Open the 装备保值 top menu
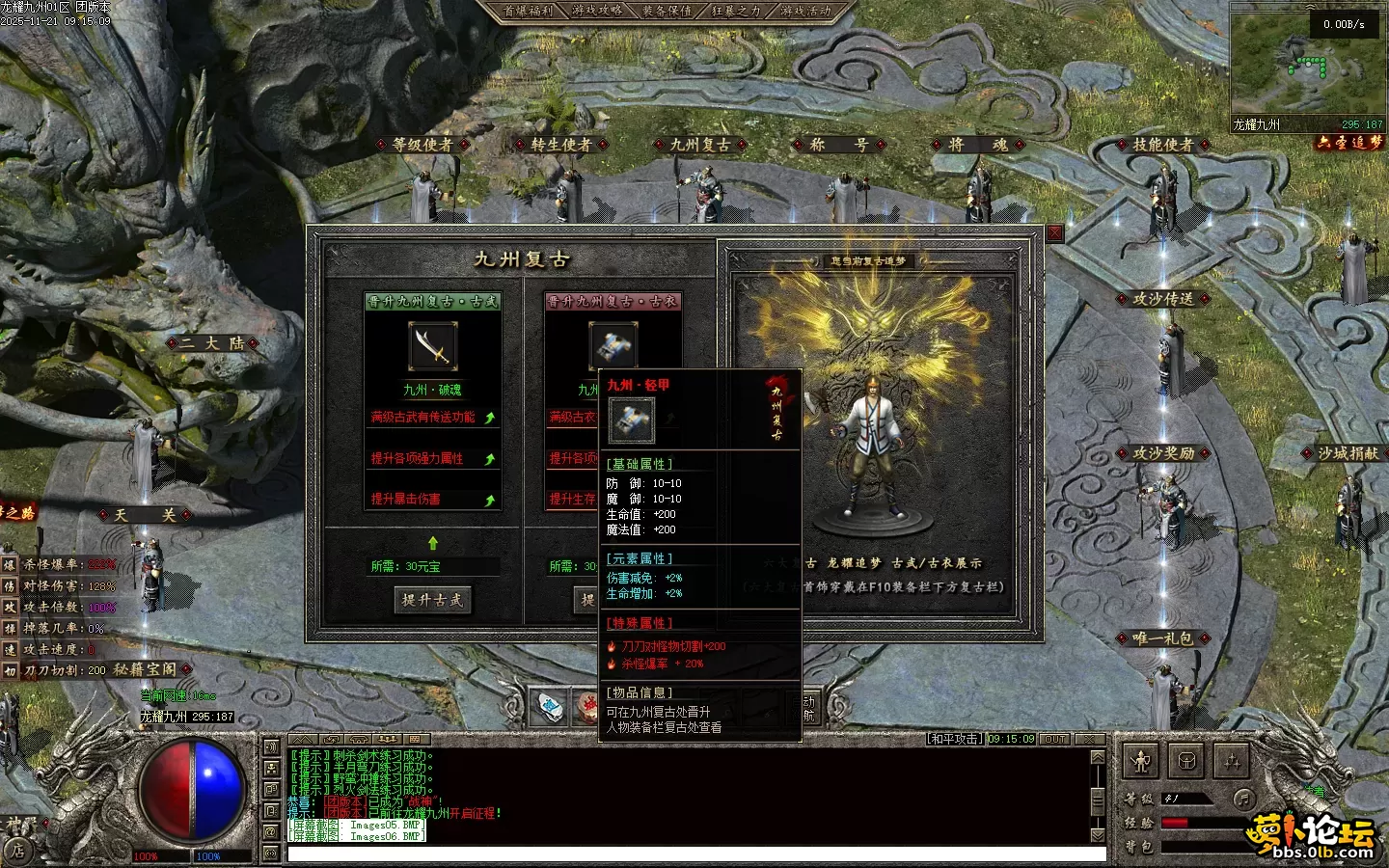The image size is (1389, 868). point(667,11)
